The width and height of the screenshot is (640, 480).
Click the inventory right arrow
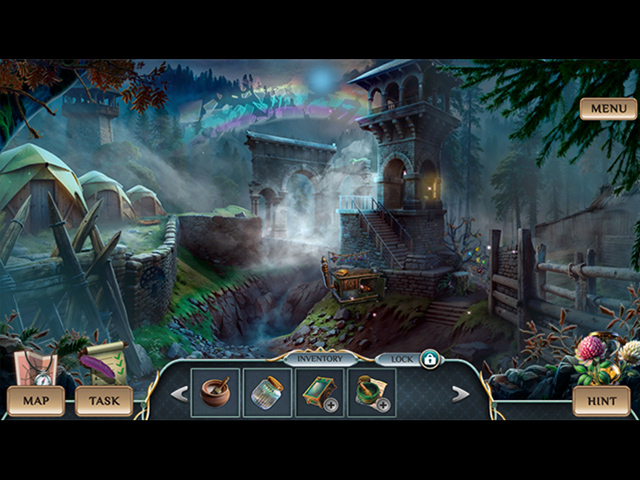[460, 394]
